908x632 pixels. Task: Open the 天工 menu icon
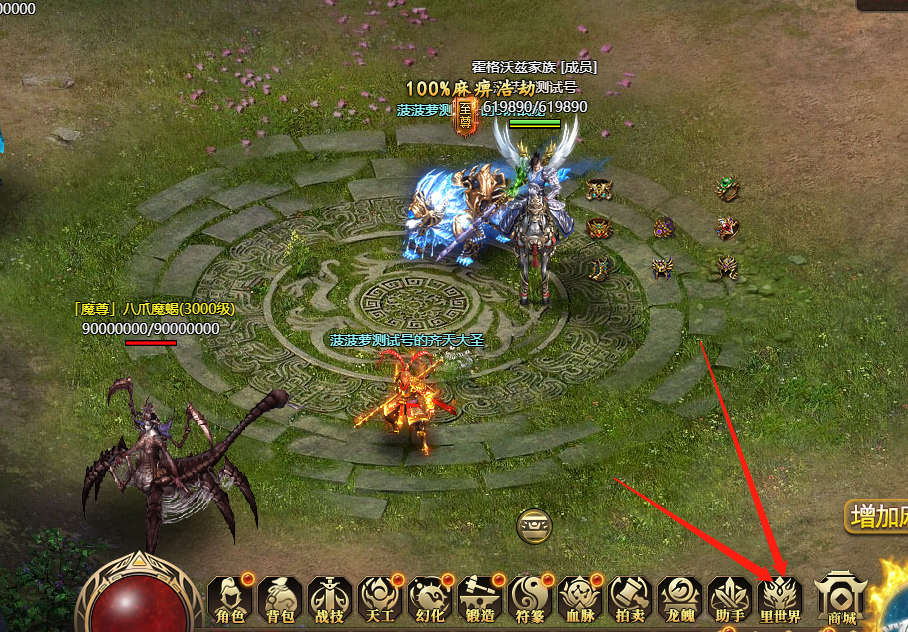tap(380, 600)
